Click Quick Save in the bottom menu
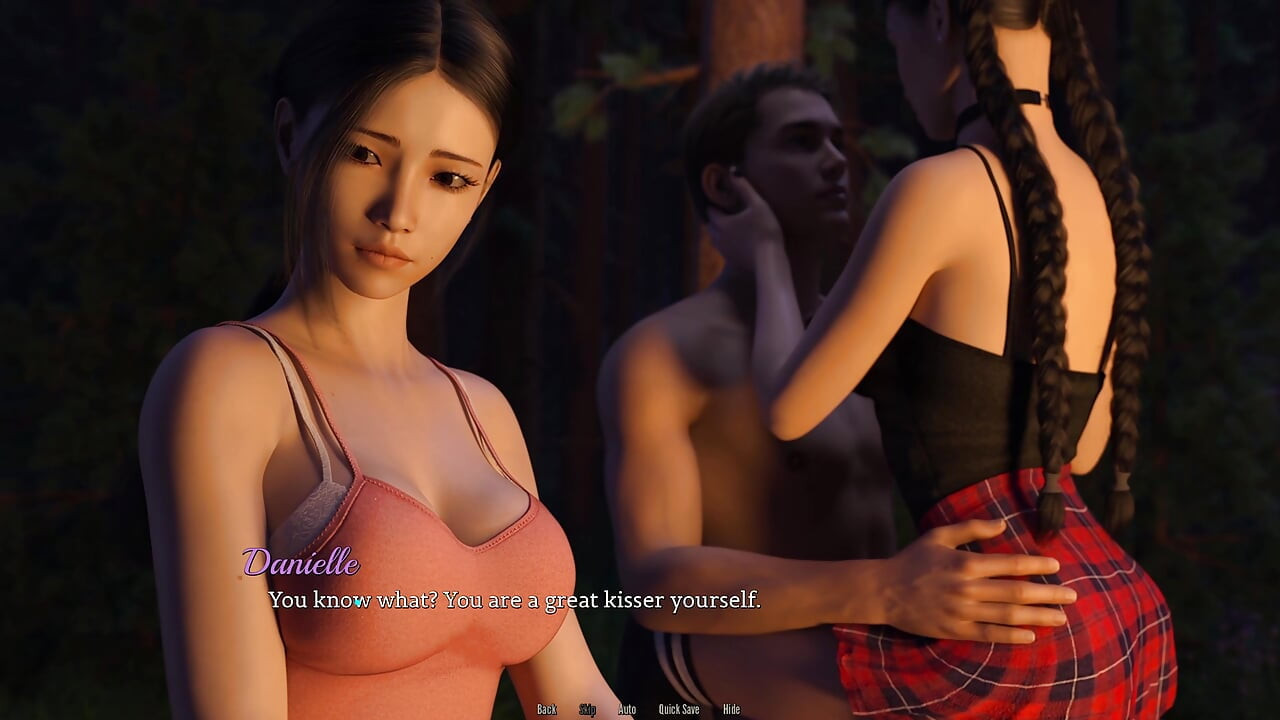Viewport: 1280px width, 720px height. (x=678, y=709)
